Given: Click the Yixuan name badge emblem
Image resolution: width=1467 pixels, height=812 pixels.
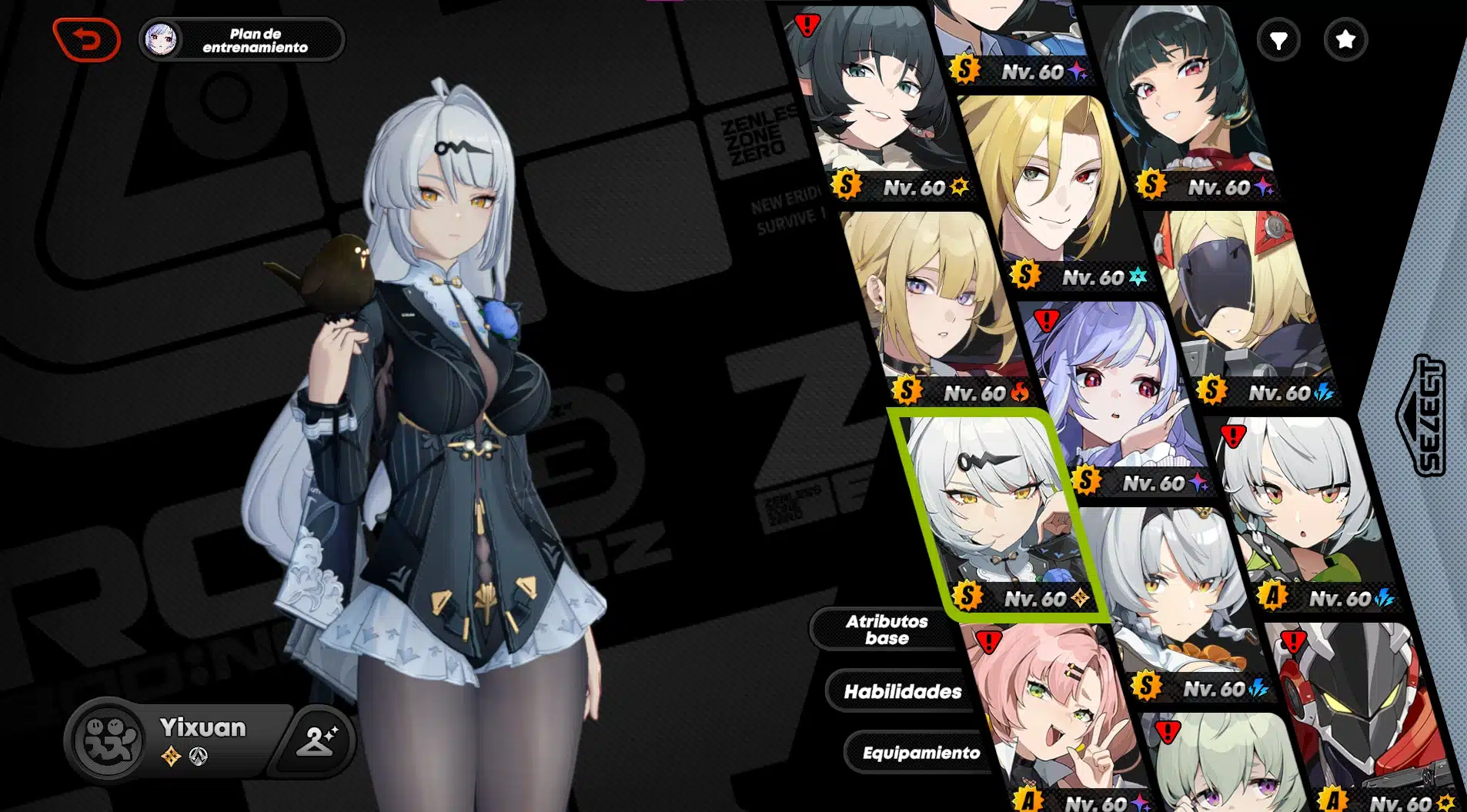Looking at the screenshot, I should (x=111, y=740).
